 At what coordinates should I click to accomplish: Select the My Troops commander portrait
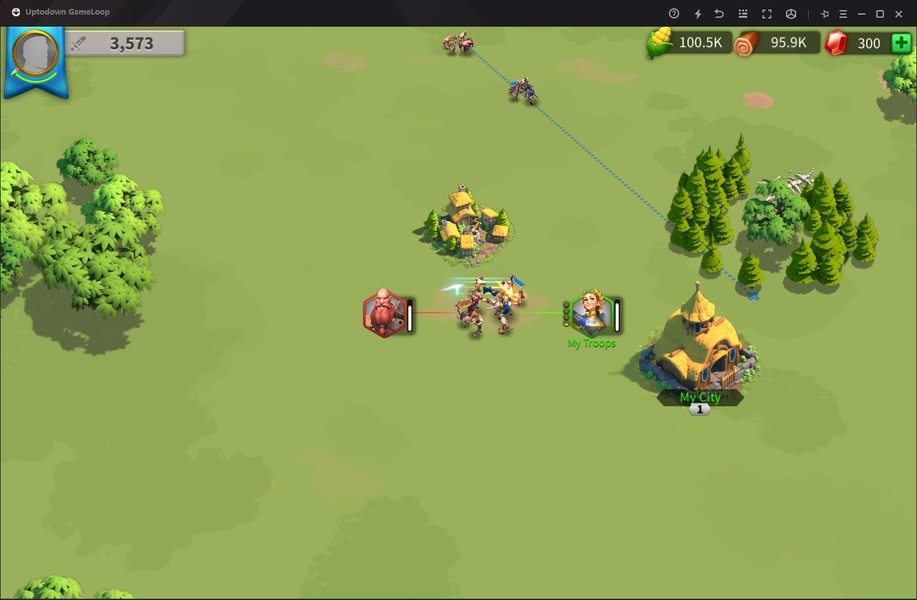click(x=590, y=314)
